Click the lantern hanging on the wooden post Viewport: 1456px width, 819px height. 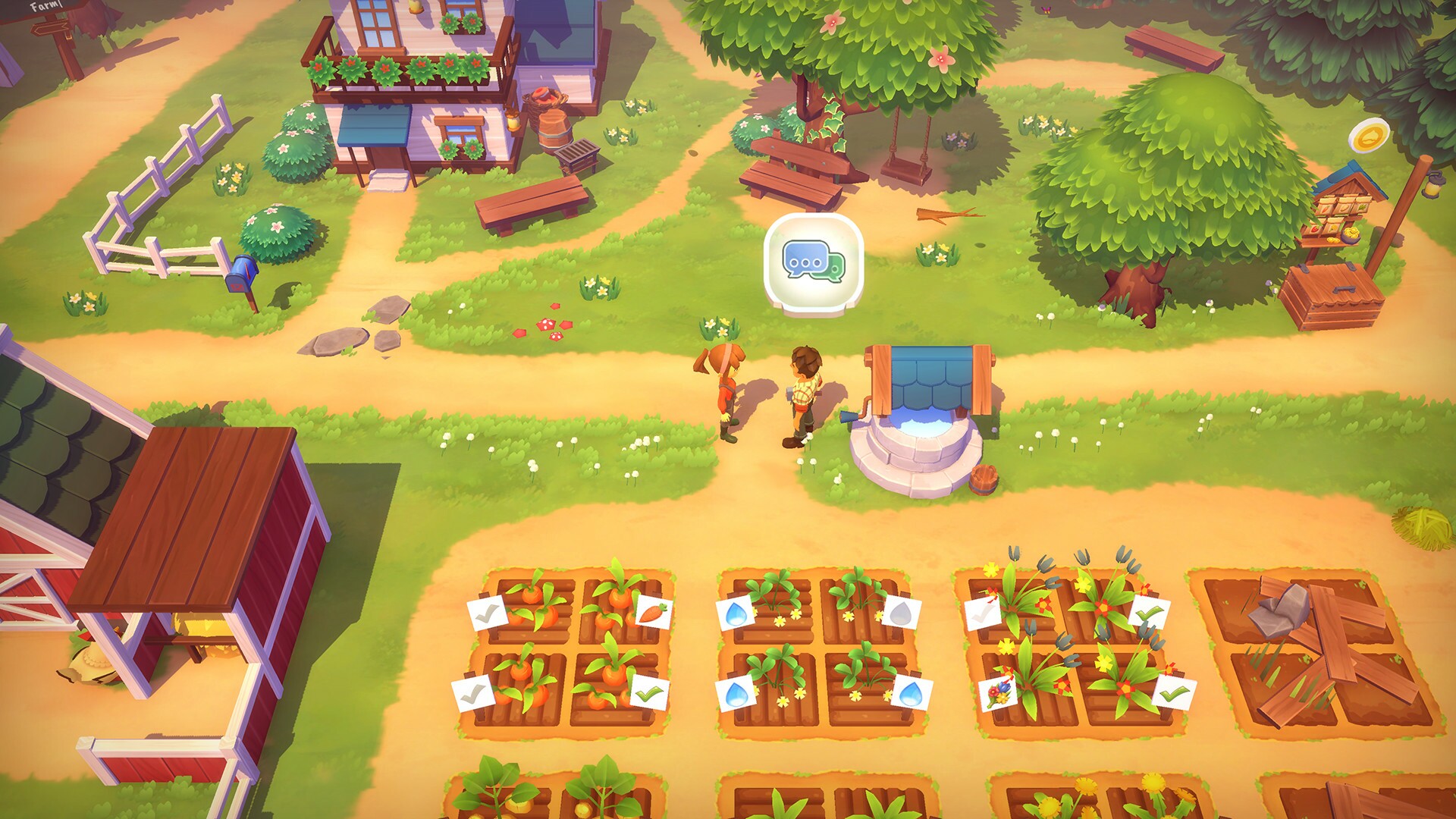pyautogui.click(x=1432, y=187)
